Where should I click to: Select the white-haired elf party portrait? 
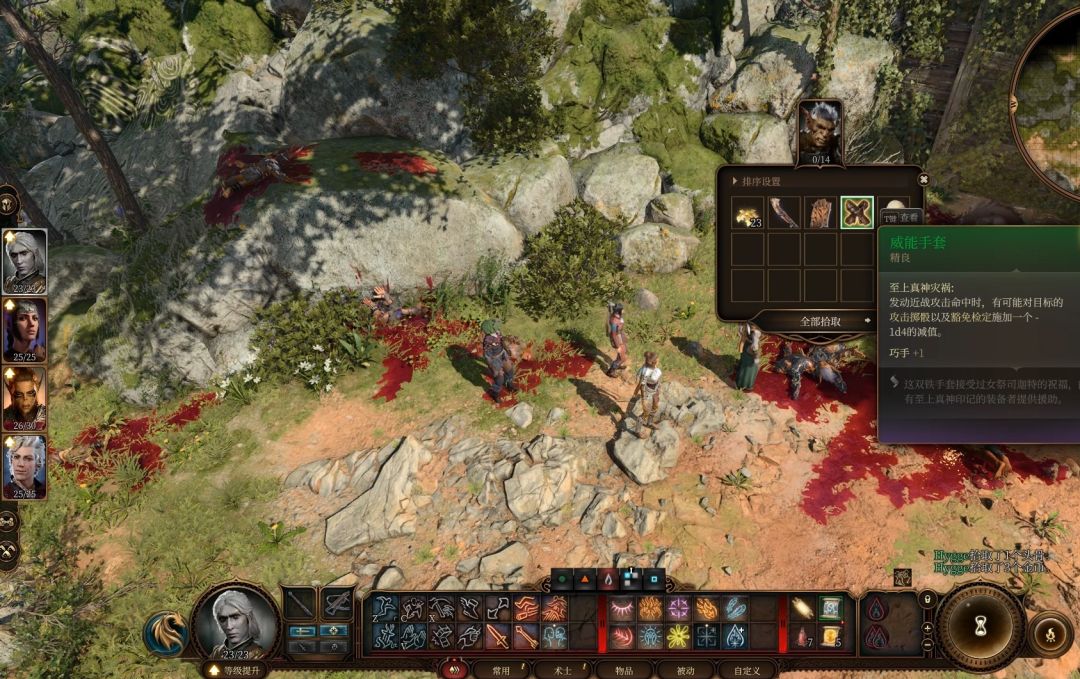coord(25,261)
